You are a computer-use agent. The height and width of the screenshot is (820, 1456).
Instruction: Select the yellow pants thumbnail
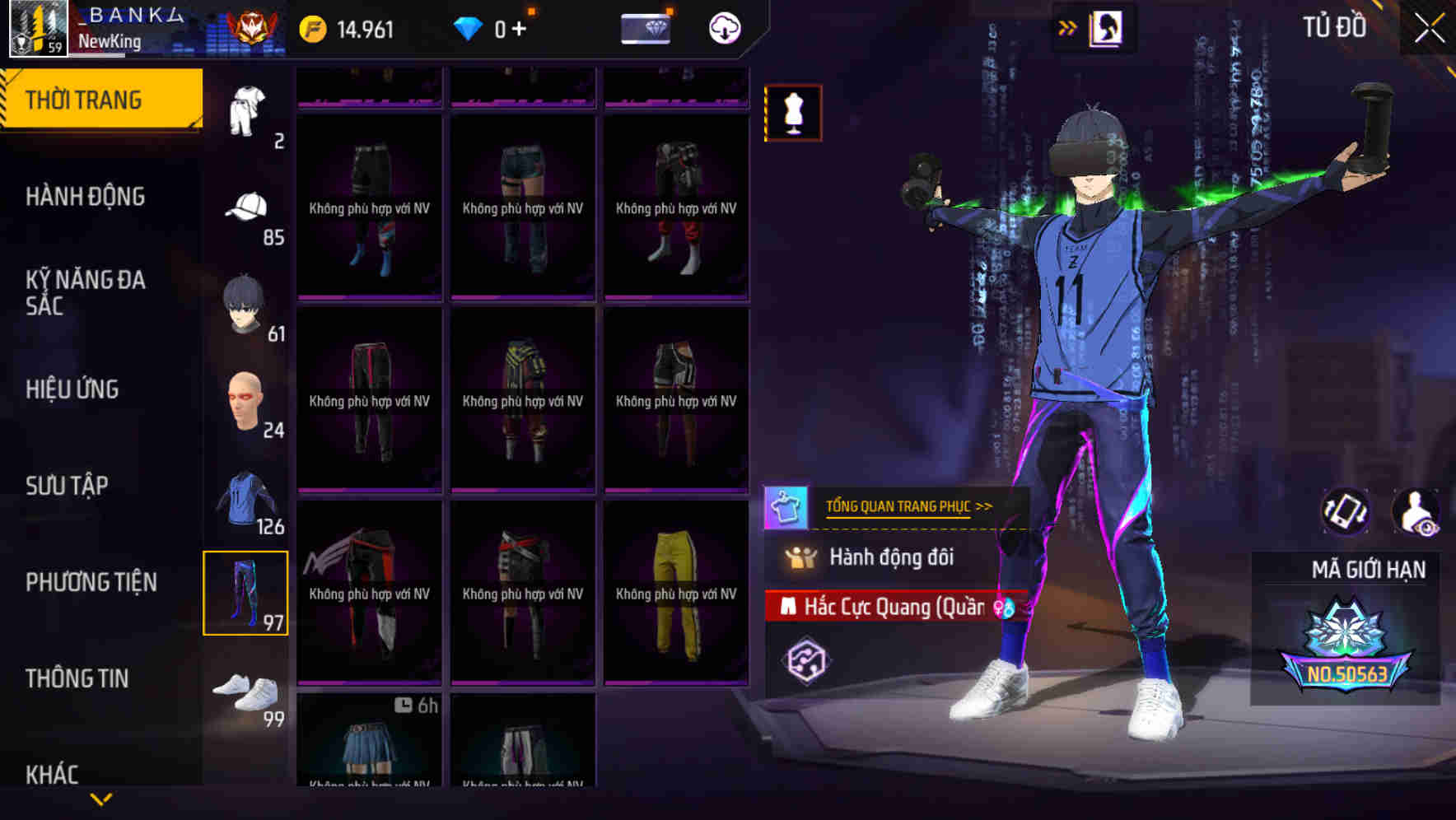tap(675, 593)
